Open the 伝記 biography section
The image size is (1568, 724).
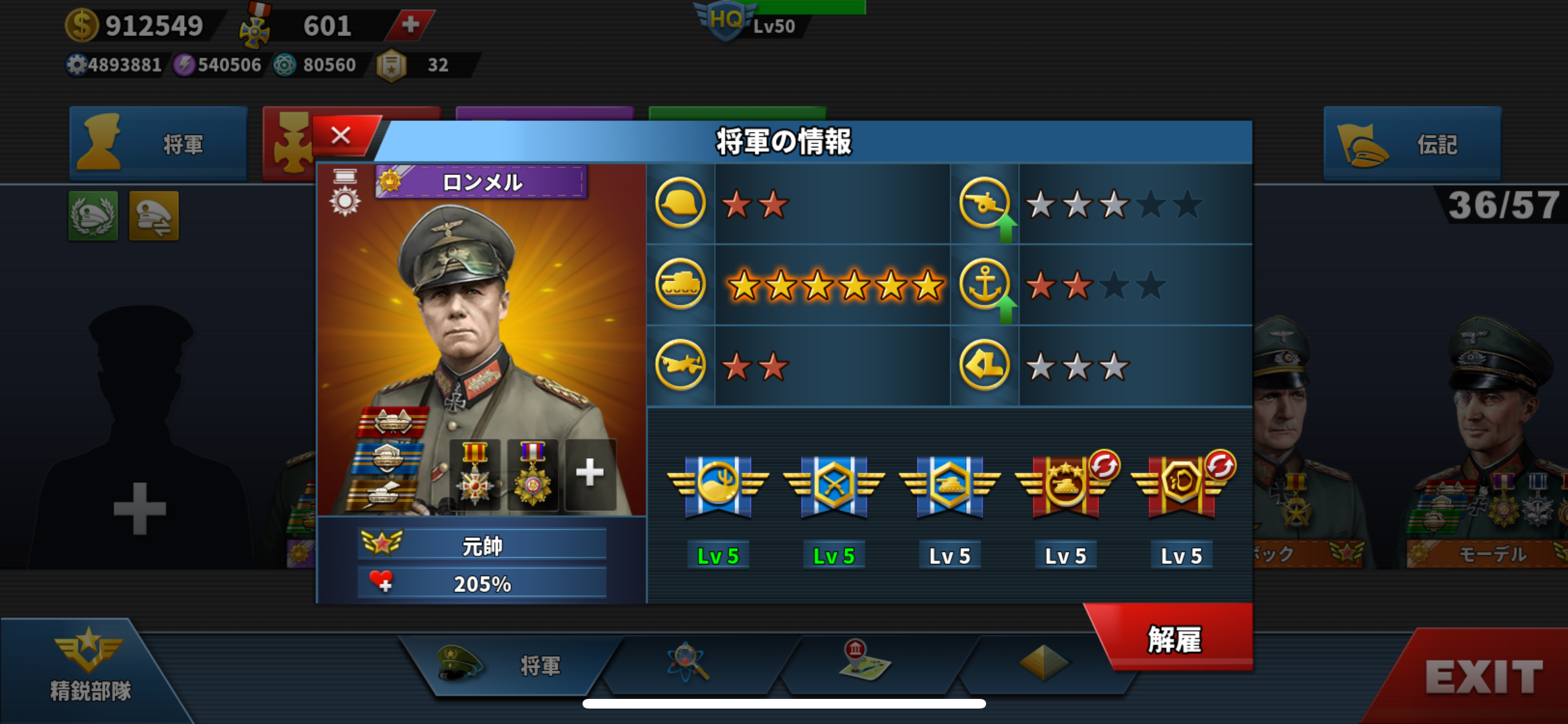click(x=1412, y=144)
